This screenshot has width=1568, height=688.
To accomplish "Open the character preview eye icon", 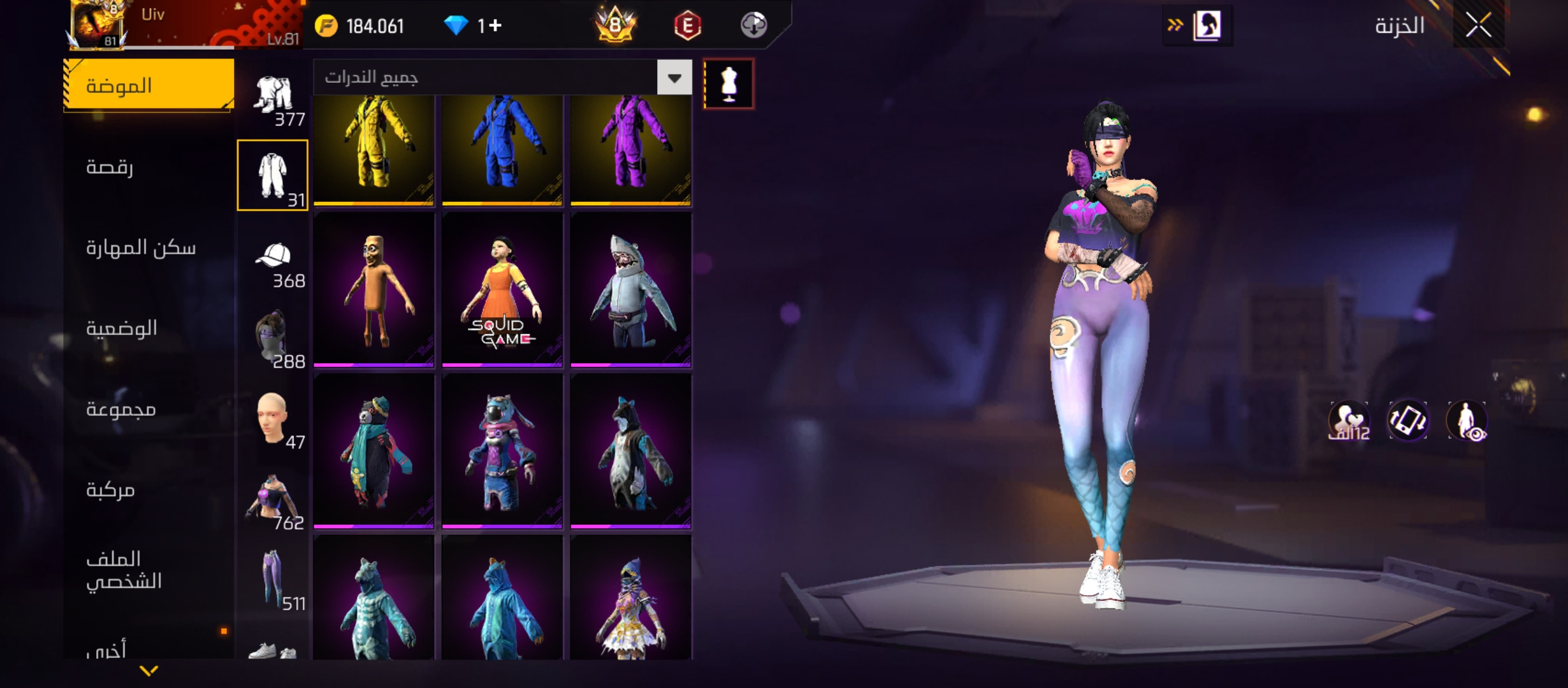I will [x=1467, y=421].
